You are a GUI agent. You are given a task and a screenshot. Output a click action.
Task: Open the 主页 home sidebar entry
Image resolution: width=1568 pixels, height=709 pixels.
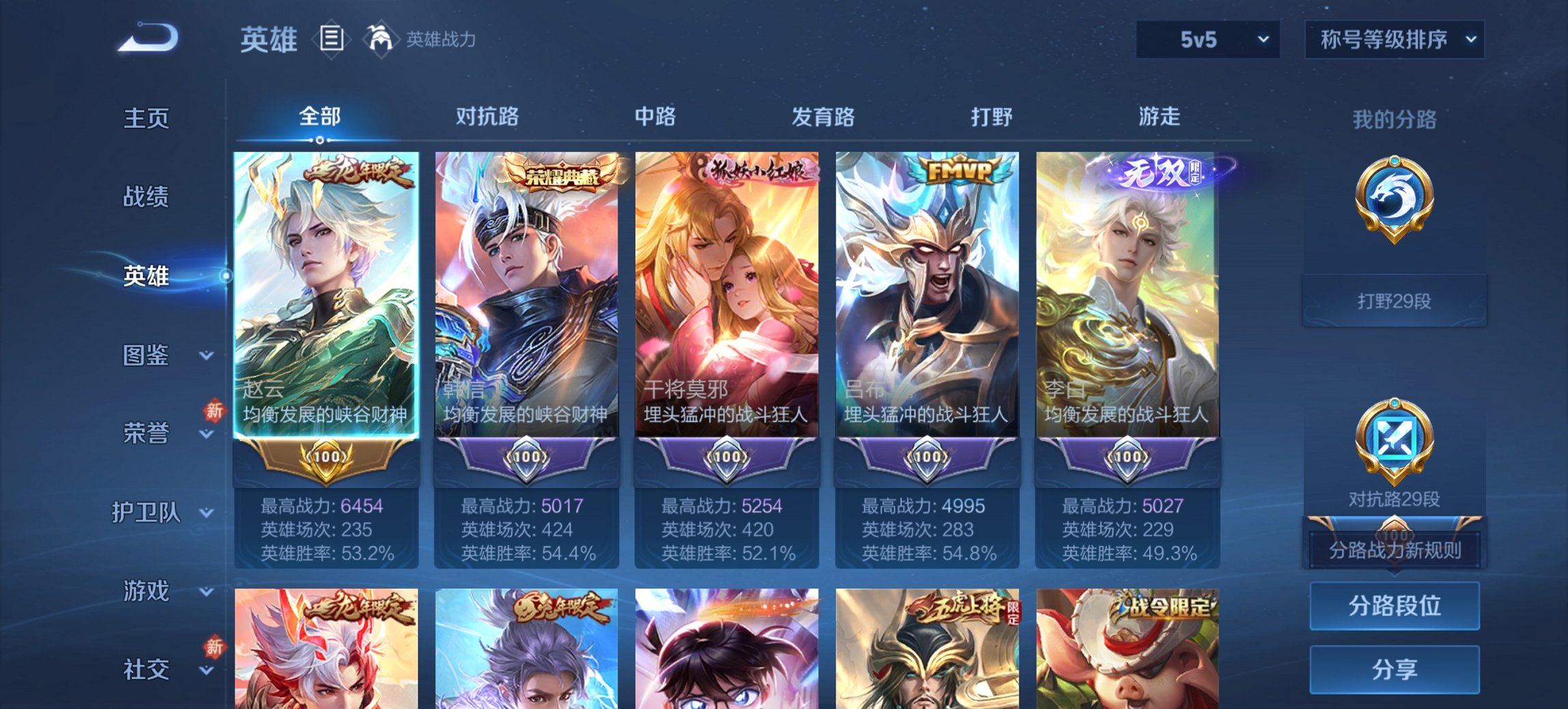(146, 119)
